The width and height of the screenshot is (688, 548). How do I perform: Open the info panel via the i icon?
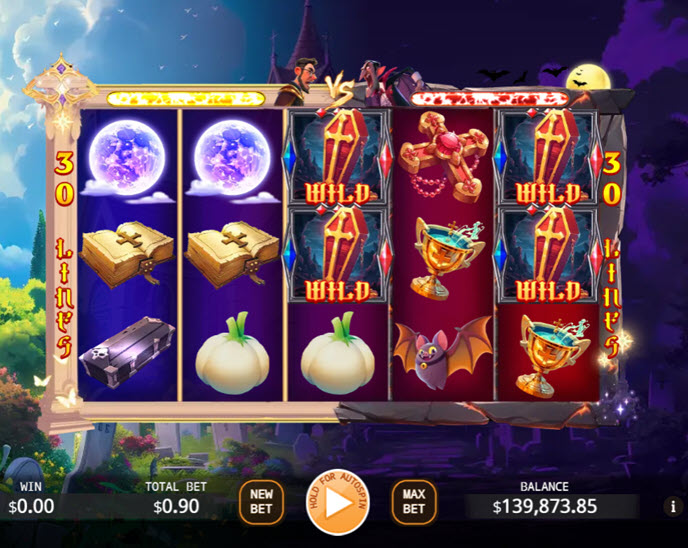672,506
